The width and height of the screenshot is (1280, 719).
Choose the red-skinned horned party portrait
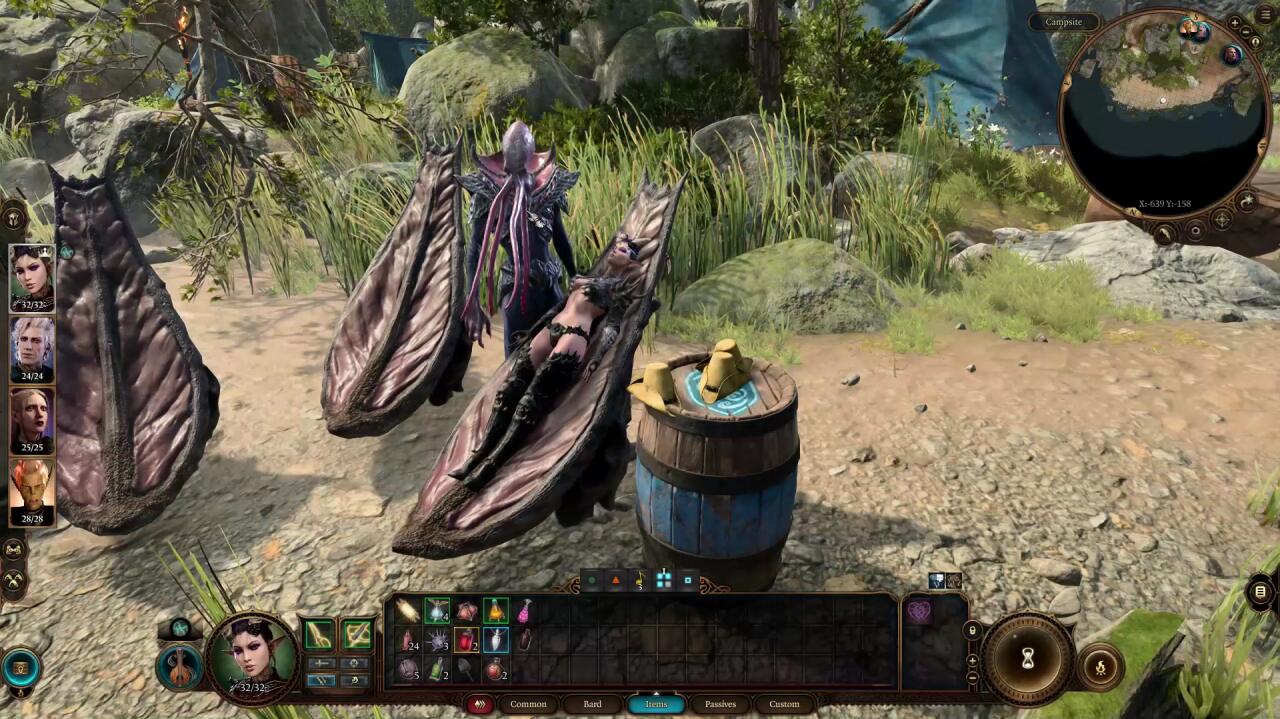32,488
